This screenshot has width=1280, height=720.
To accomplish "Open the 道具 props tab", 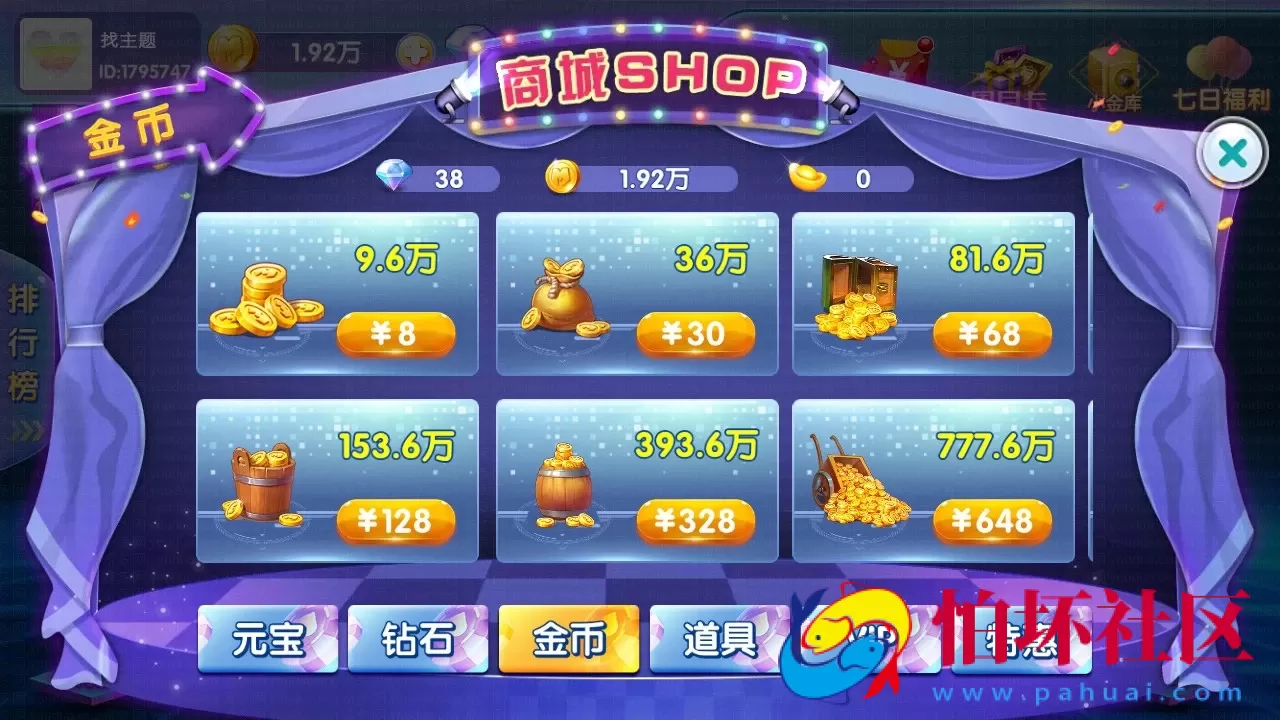I will [718, 641].
